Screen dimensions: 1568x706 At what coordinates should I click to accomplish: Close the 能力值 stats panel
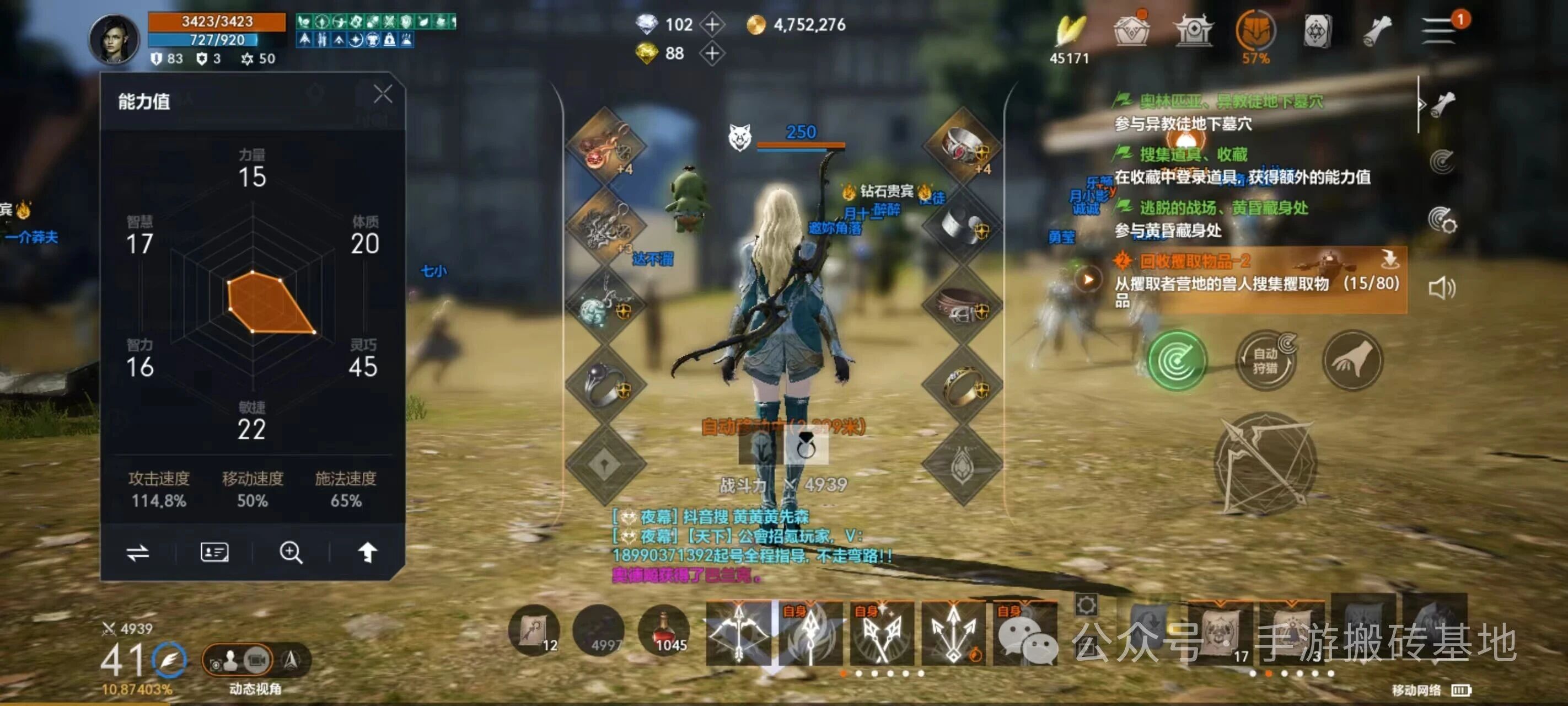coord(382,94)
